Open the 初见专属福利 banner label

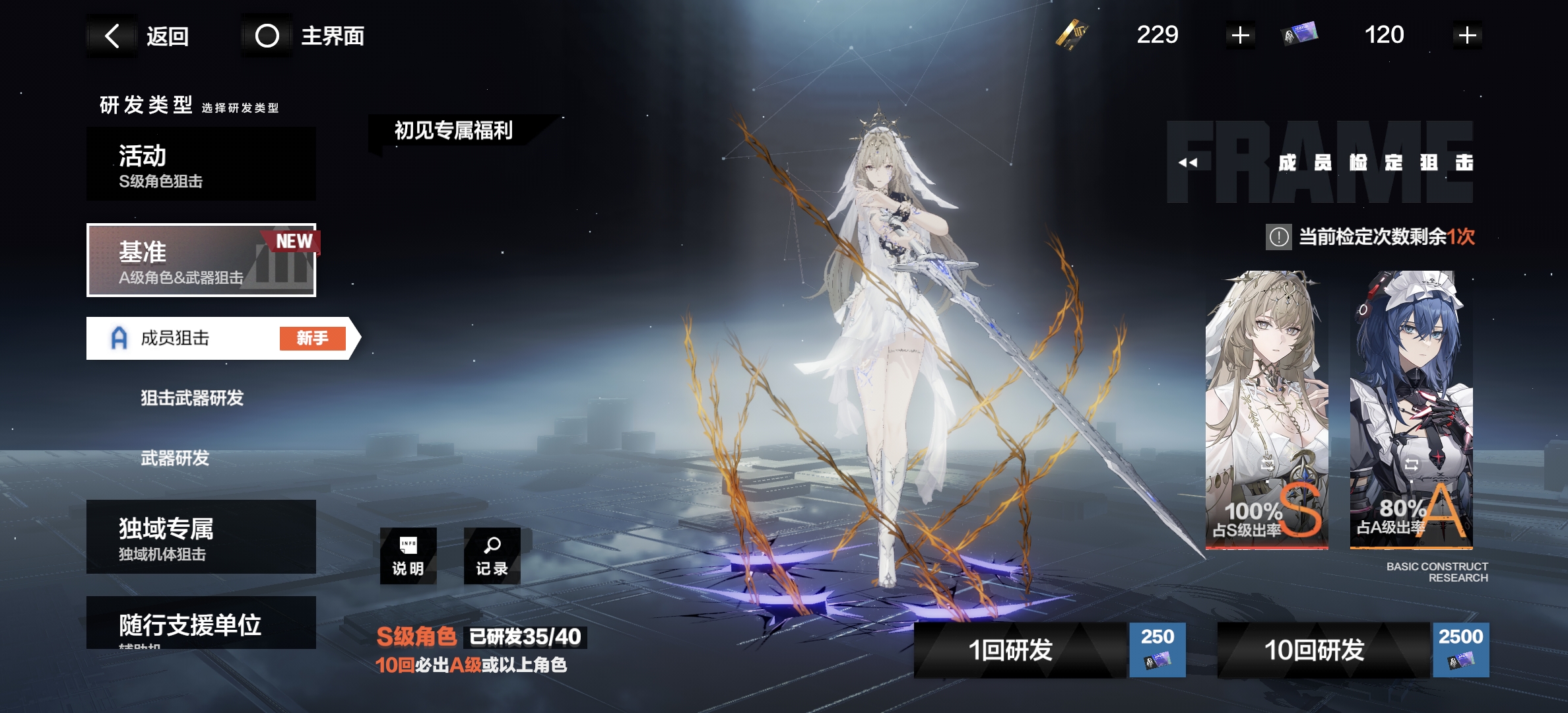click(453, 131)
